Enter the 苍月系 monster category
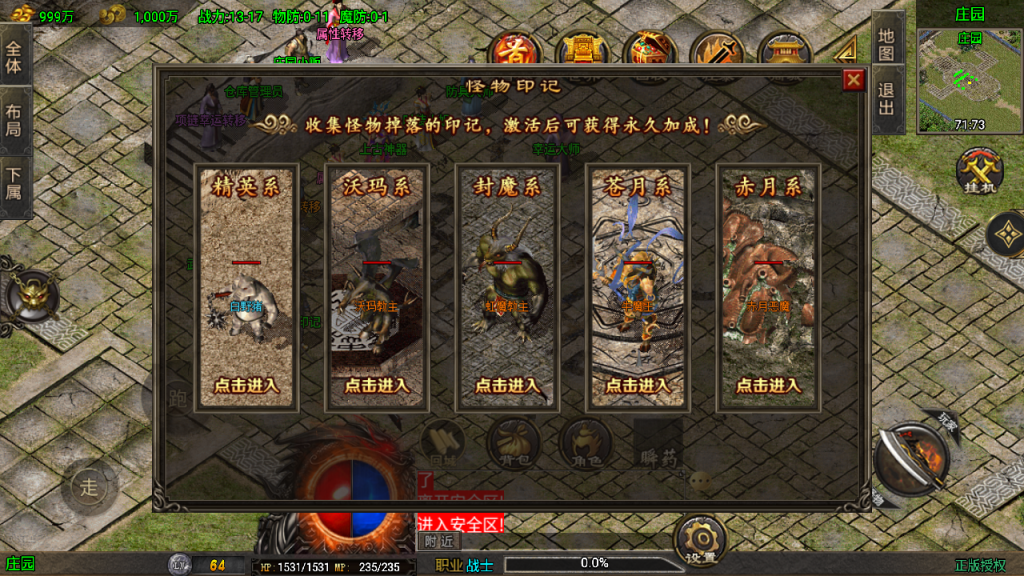The width and height of the screenshot is (1024, 576). [x=638, y=385]
